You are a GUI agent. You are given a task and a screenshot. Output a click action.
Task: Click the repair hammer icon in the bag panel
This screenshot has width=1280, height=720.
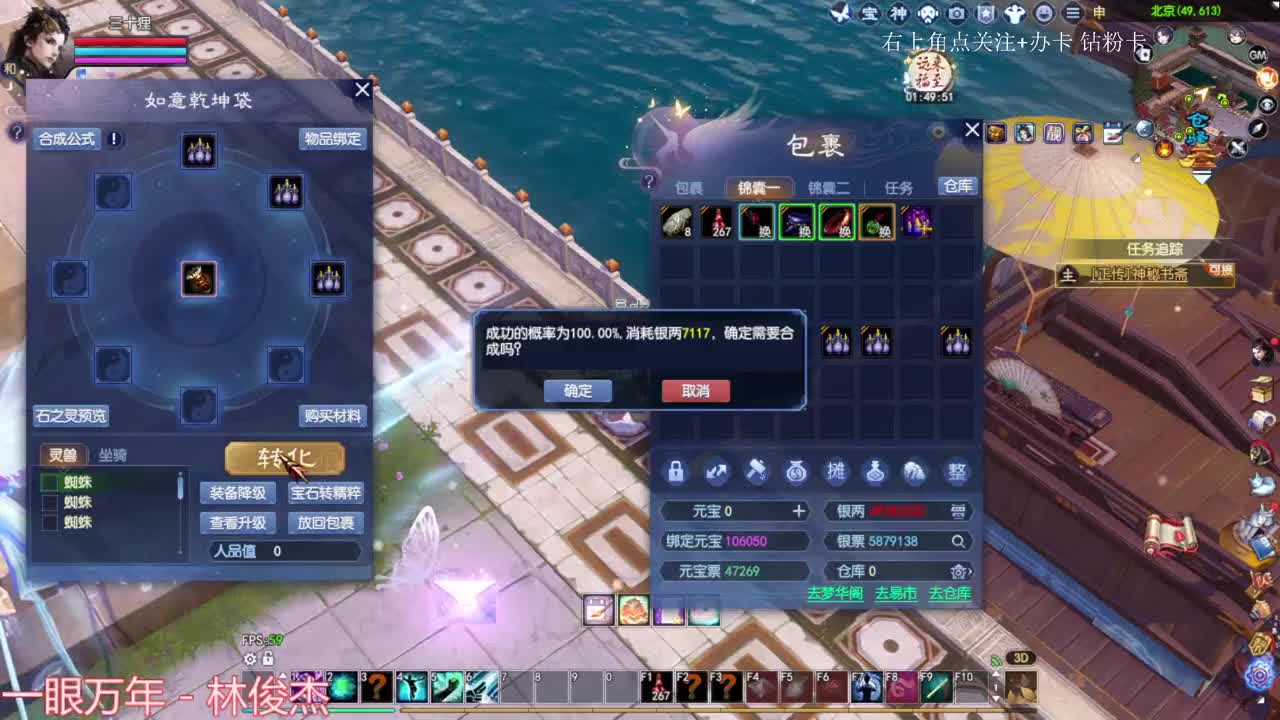click(756, 472)
